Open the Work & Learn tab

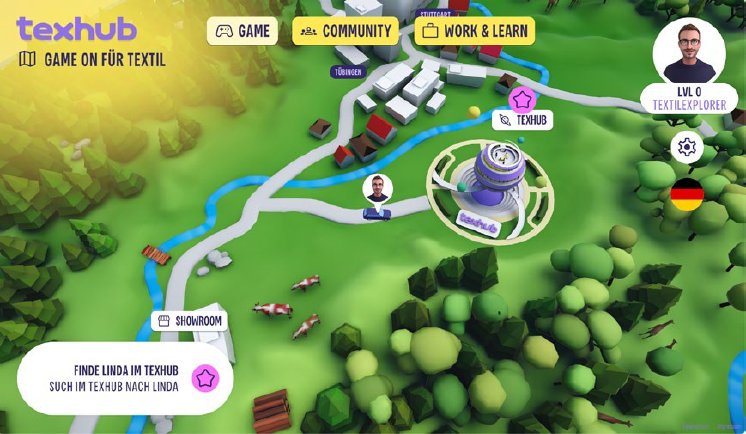pyautogui.click(x=474, y=31)
